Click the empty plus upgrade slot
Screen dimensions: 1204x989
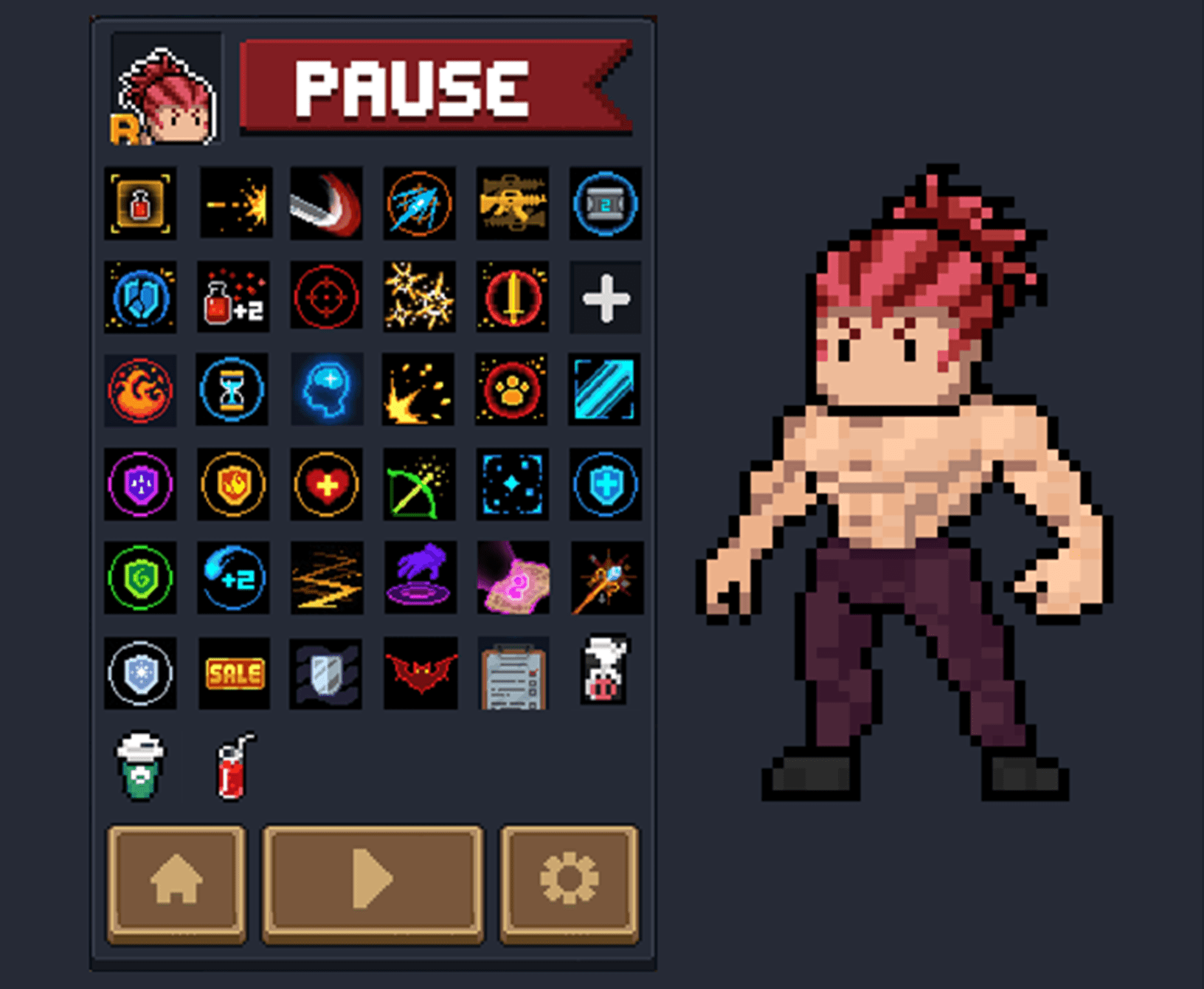(605, 297)
